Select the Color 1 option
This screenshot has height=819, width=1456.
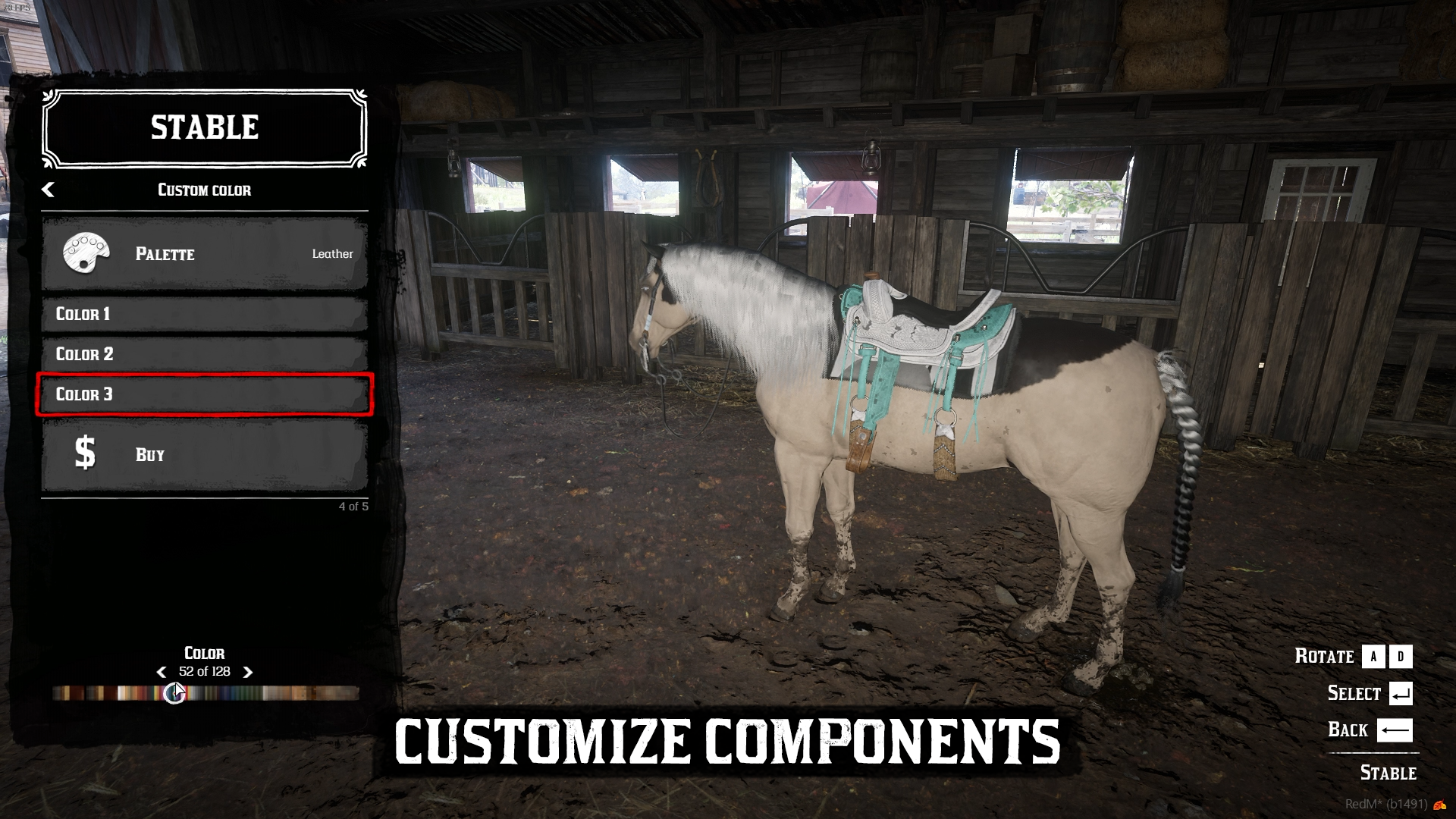point(203,314)
